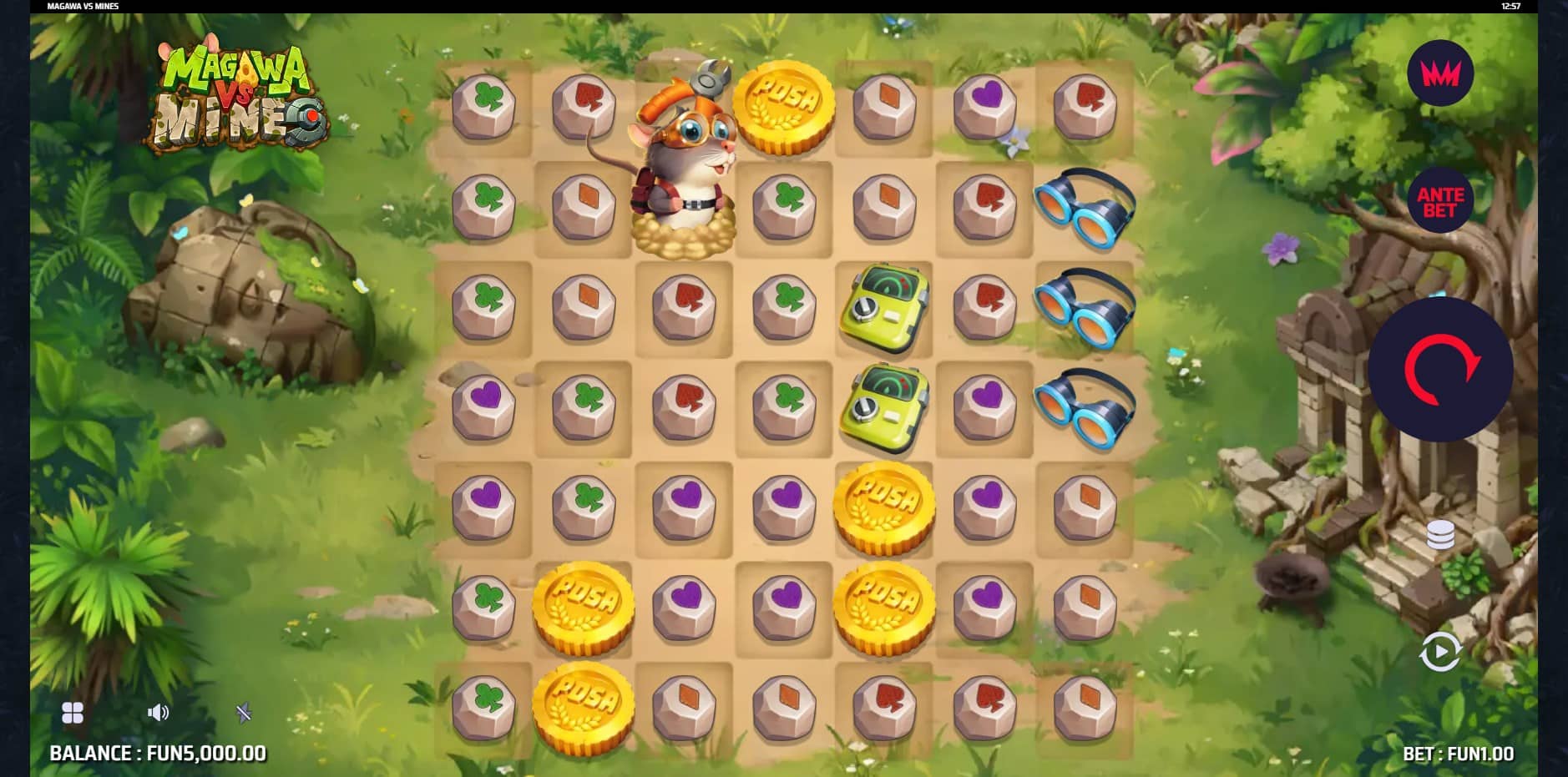
Task: Open the four-dot game menu
Action: click(73, 713)
